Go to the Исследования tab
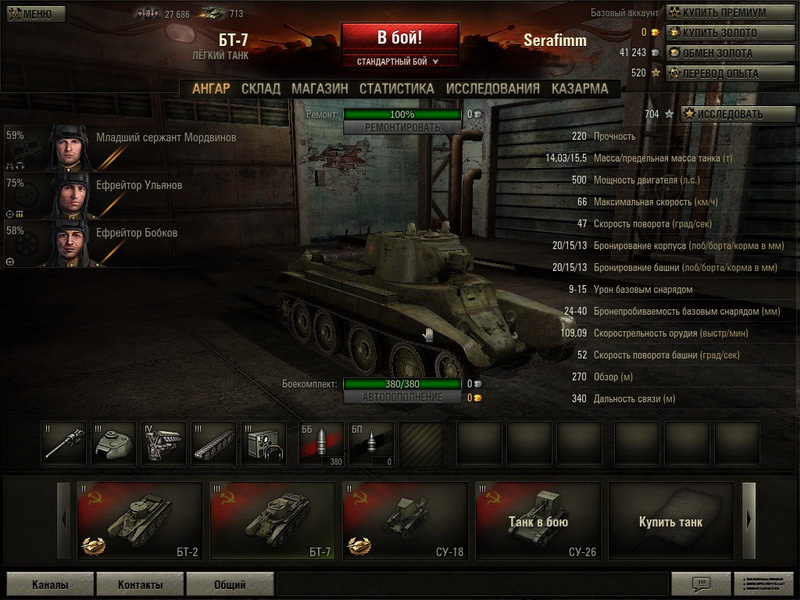Screen dimensions: 800x600 coord(492,88)
